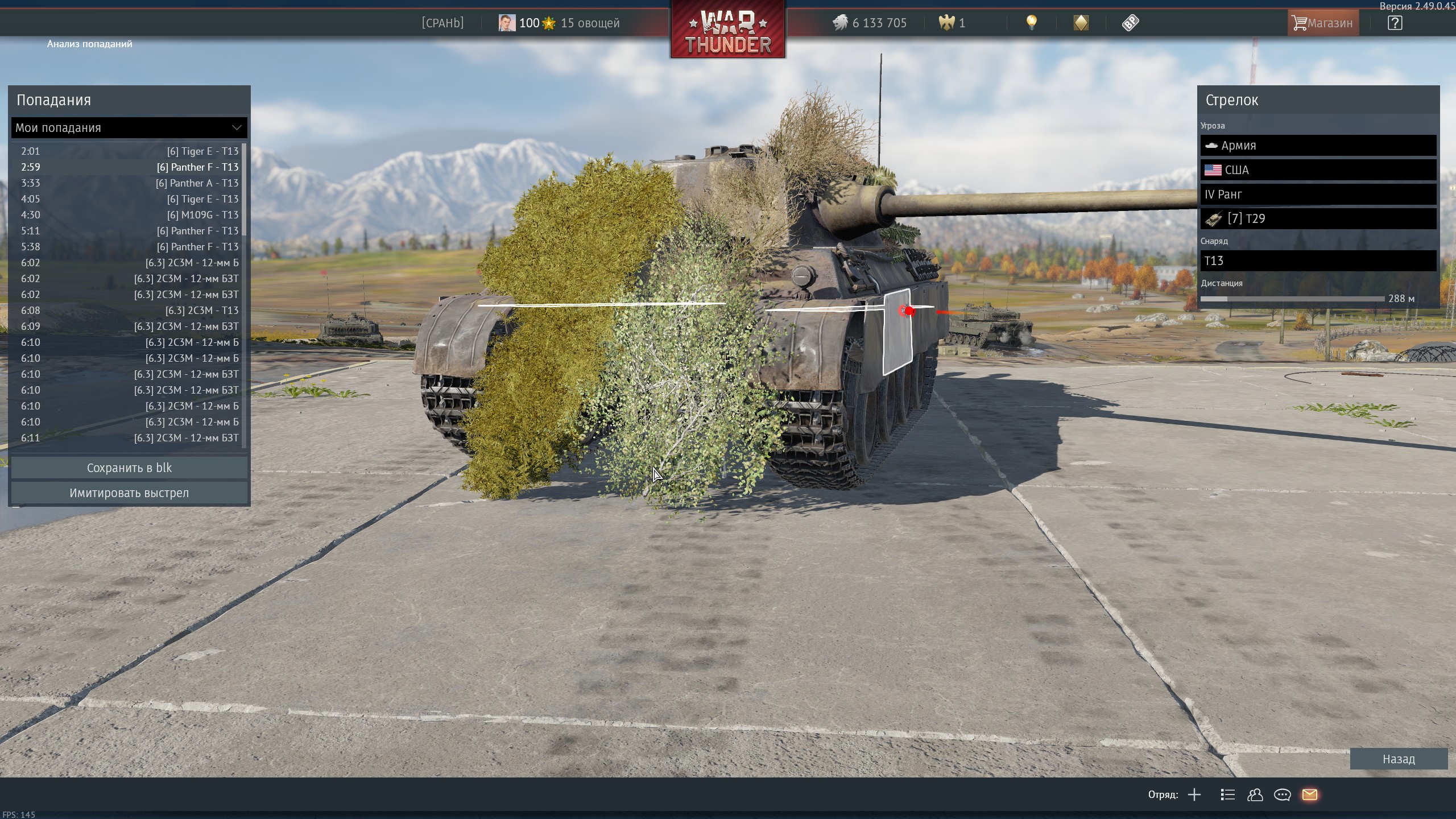1456x819 pixels.
Task: Activate "Имитировать выстрел" button
Action: pyautogui.click(x=129, y=493)
